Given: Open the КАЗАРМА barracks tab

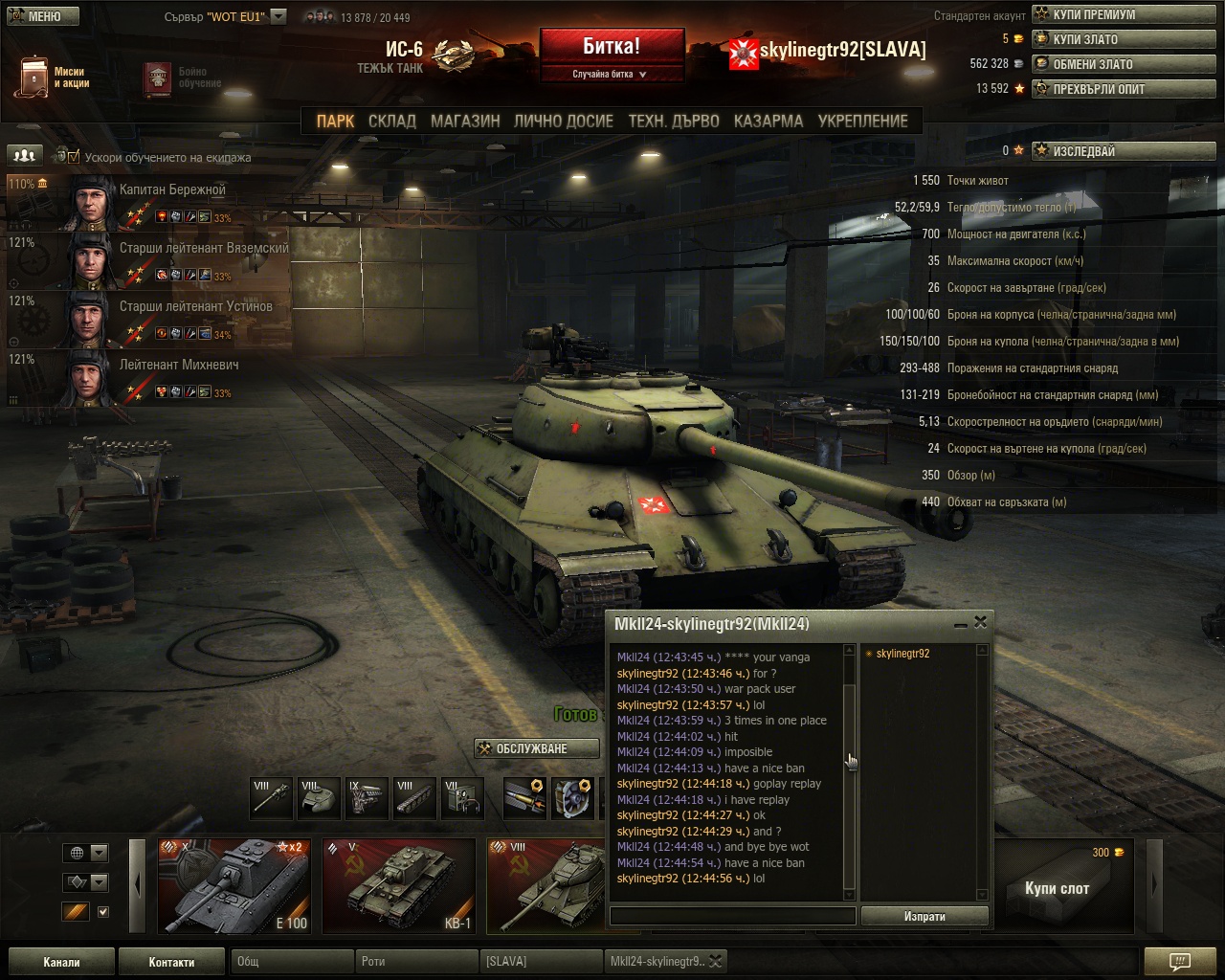Looking at the screenshot, I should pyautogui.click(x=768, y=121).
